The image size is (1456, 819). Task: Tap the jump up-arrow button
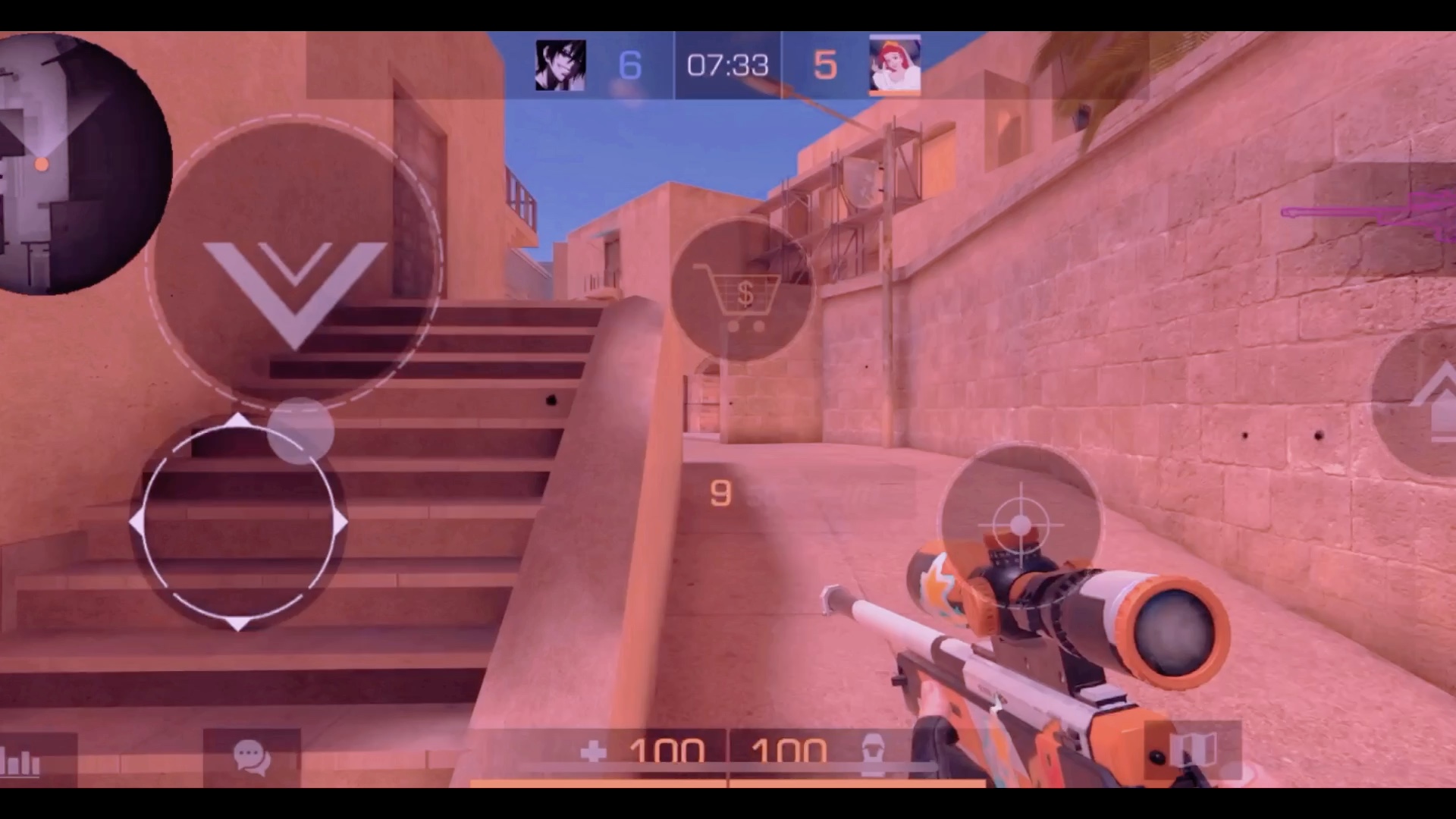point(1426,402)
